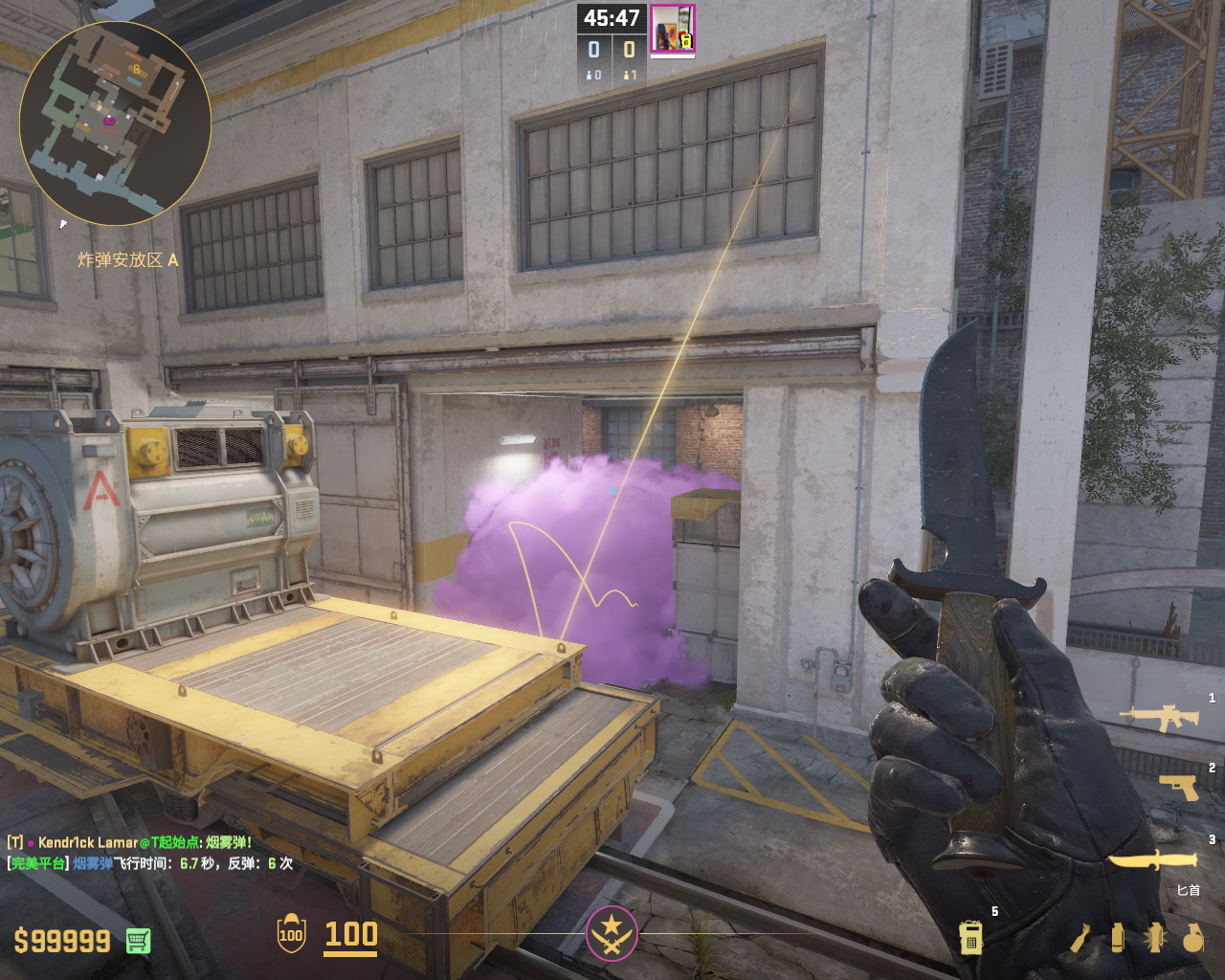
Task: Click the Kendr1ck Lamar chat message
Action: click(129, 842)
